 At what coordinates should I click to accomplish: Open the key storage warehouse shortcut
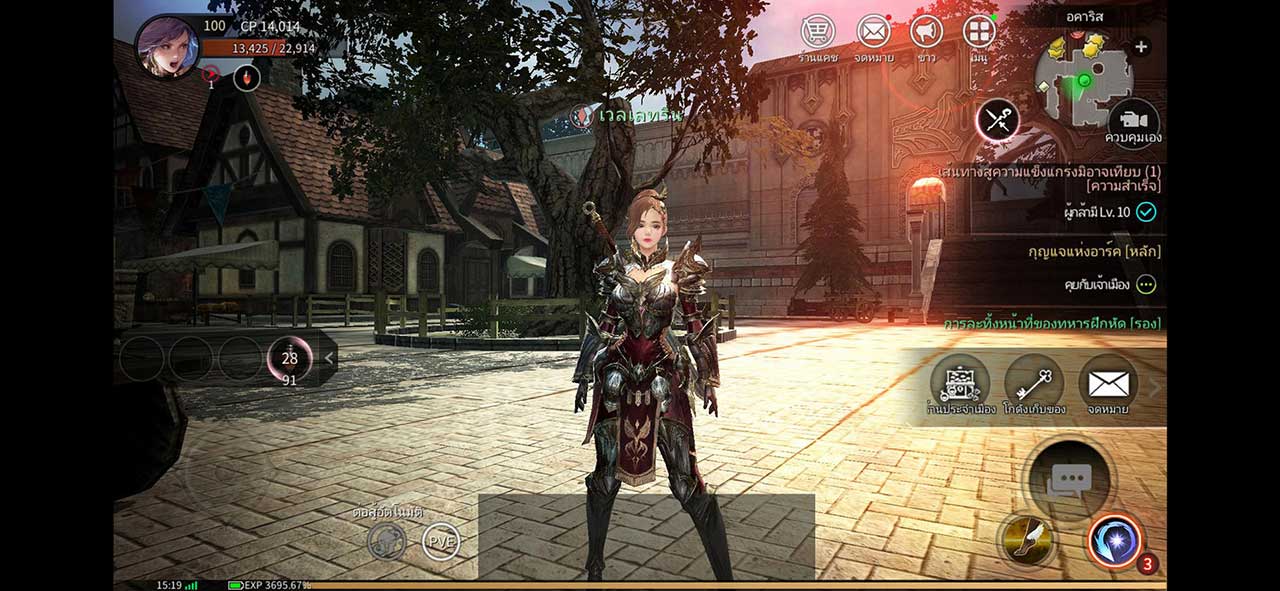1034,384
